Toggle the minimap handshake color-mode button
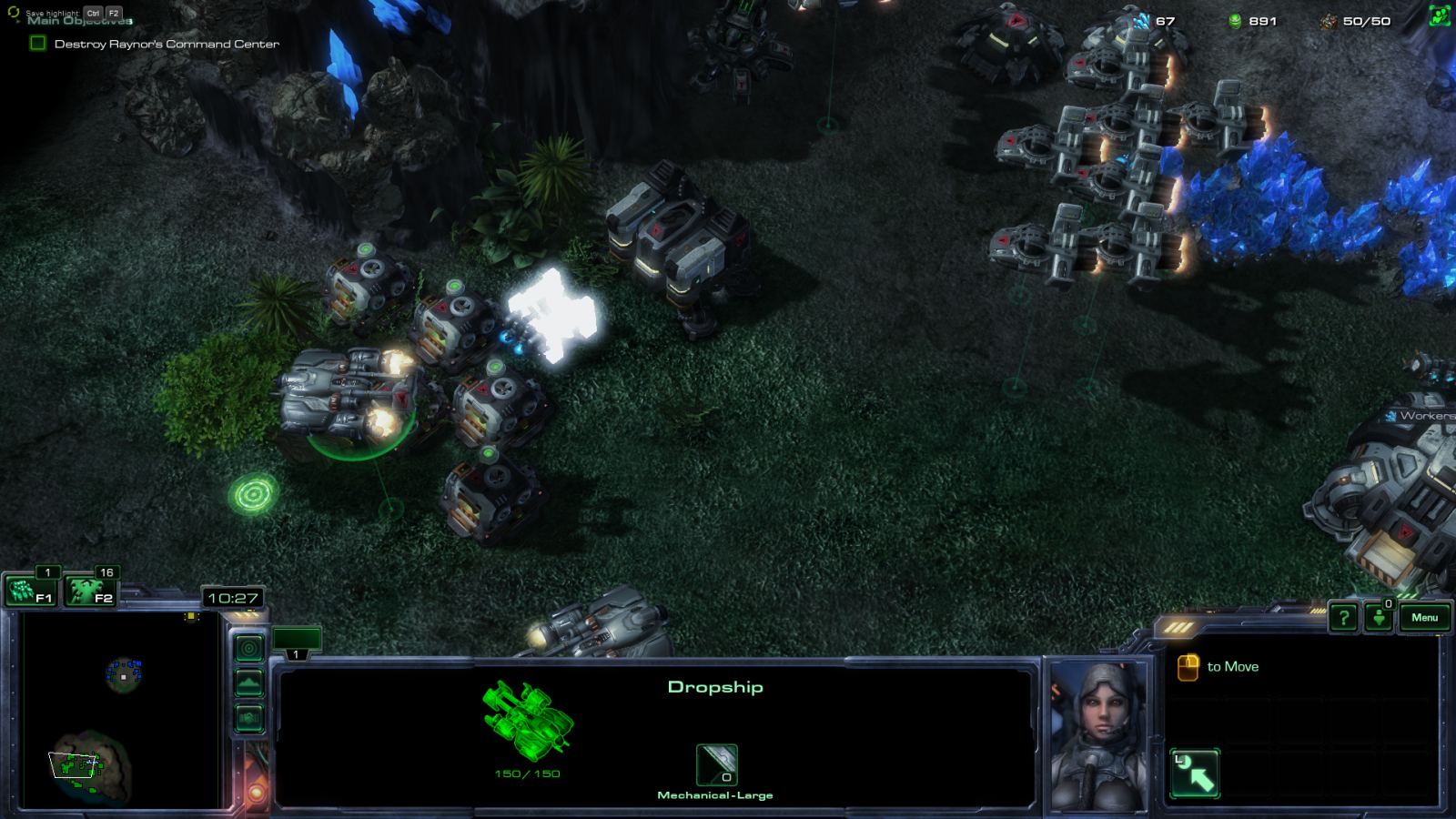This screenshot has height=819, width=1456. pos(248,719)
